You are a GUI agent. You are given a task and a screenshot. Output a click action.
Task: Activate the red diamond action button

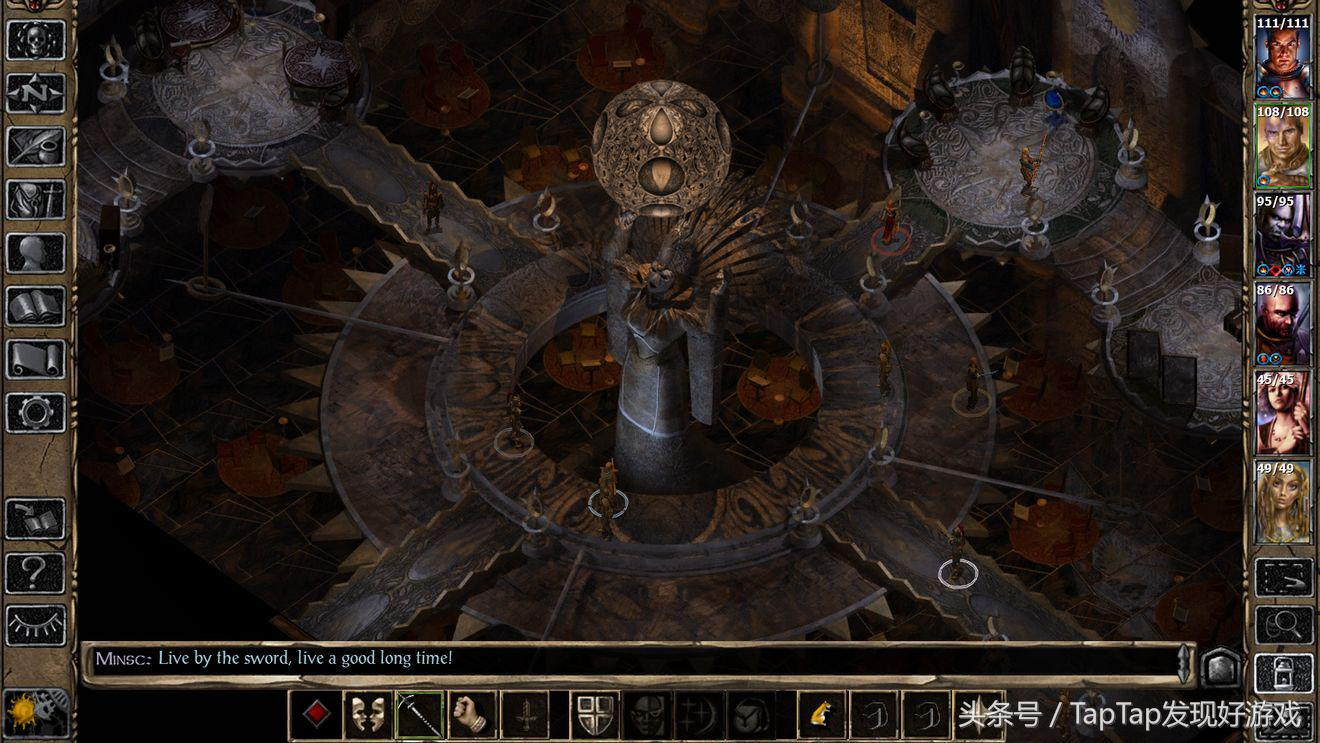coord(316,714)
